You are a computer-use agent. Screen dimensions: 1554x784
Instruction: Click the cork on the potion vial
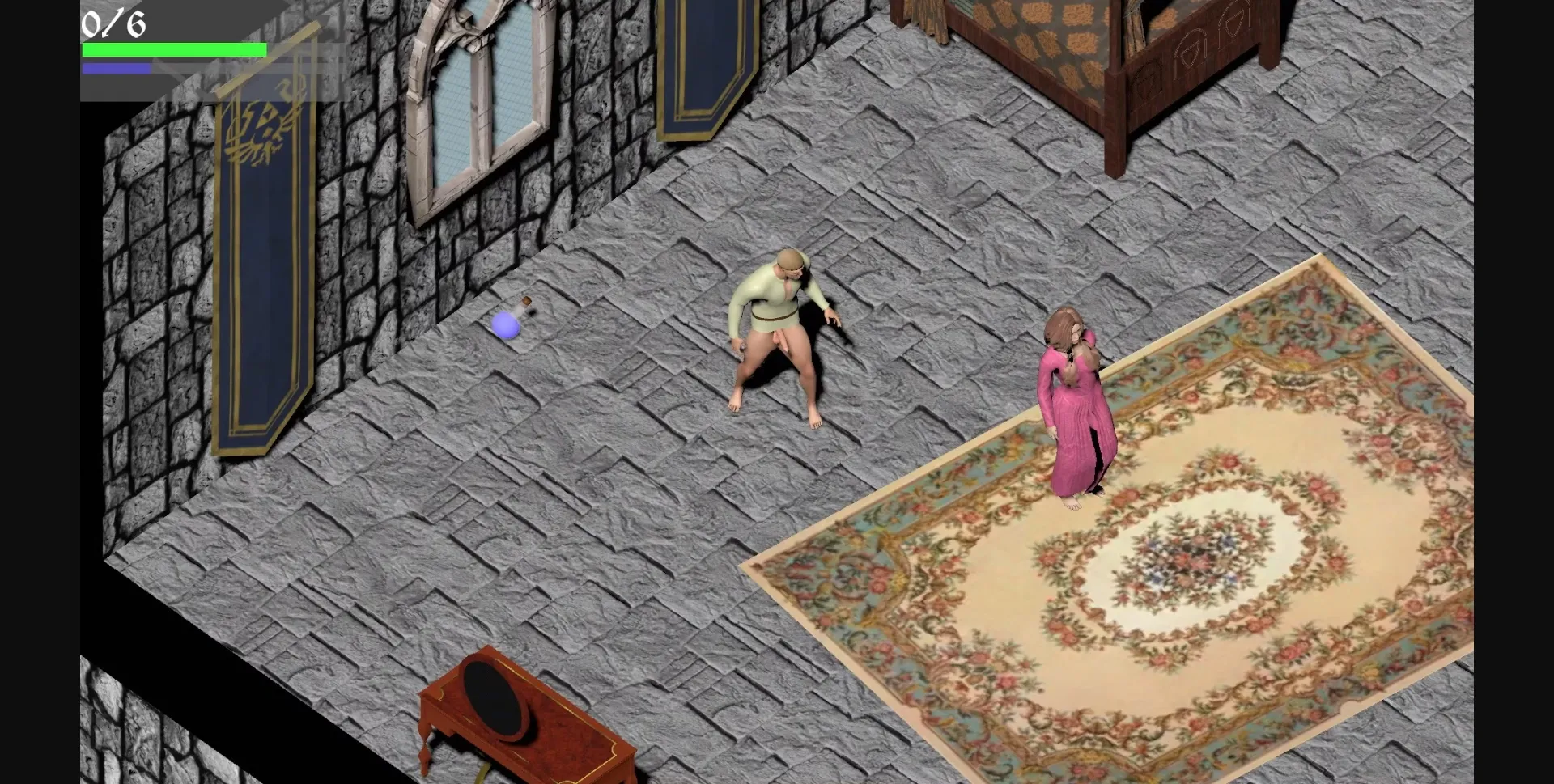(527, 301)
